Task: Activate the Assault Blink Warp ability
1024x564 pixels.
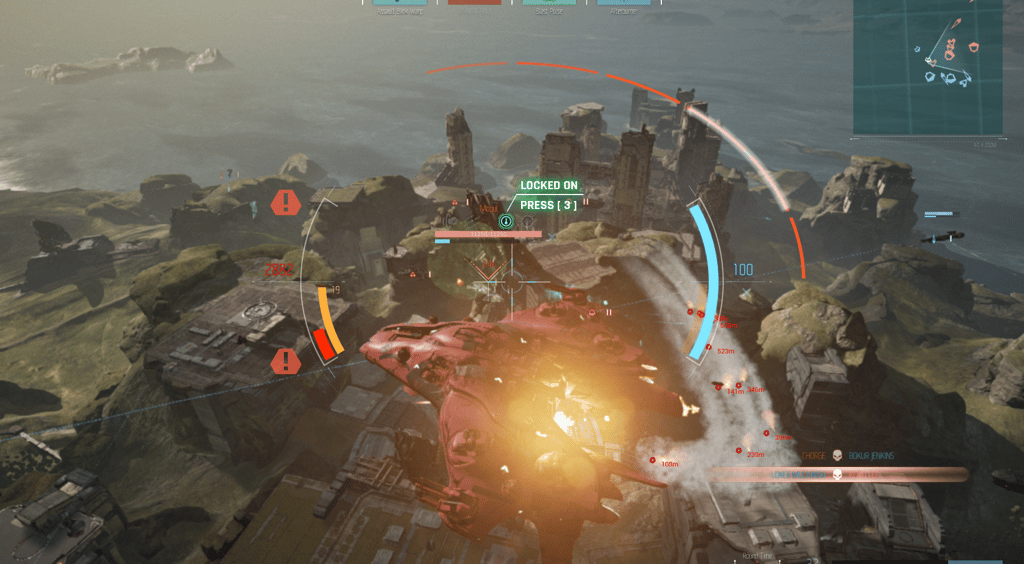Action: tap(396, 4)
